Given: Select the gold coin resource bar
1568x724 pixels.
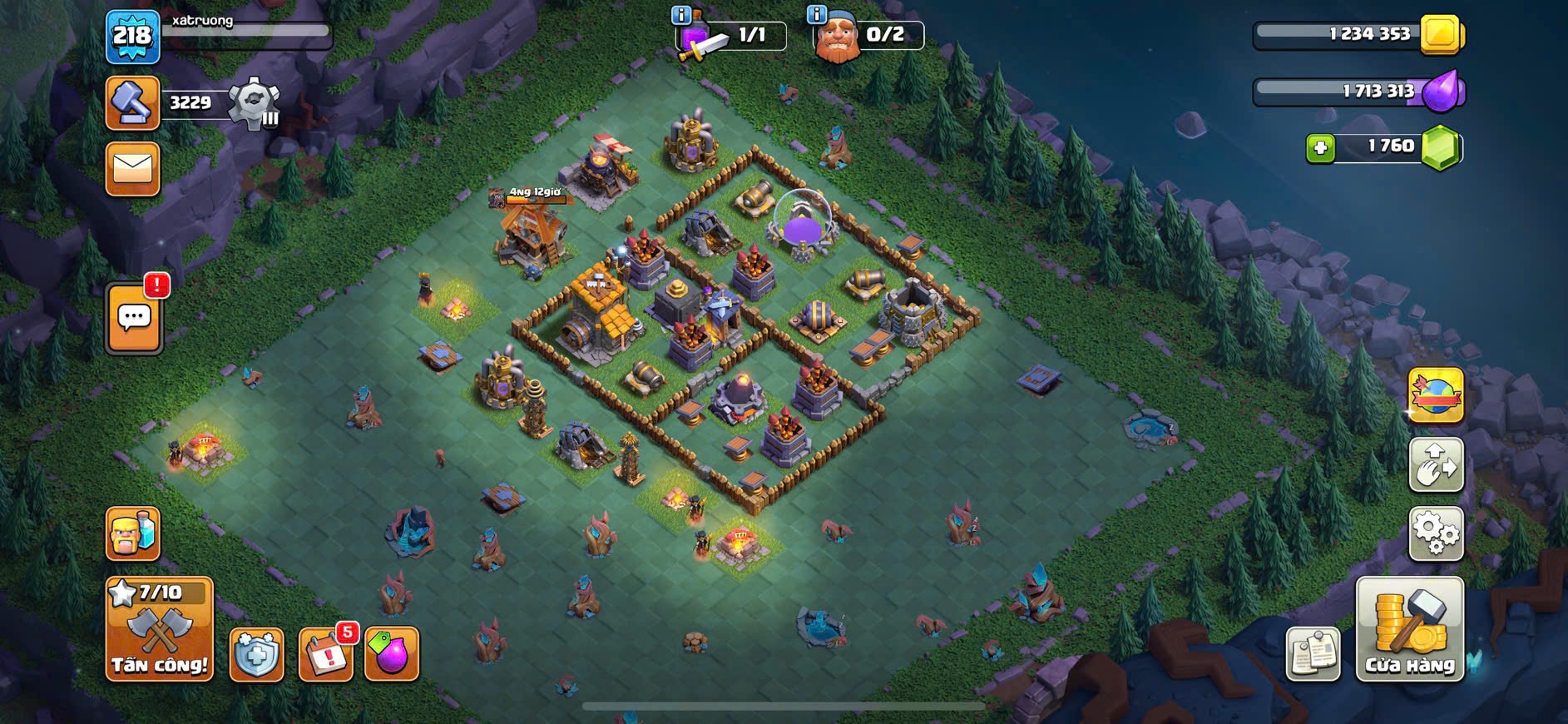Looking at the screenshot, I should coord(1358,34).
